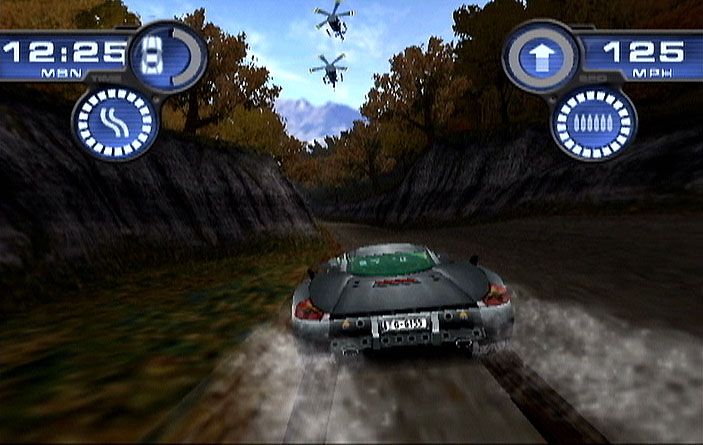Activate the oil slick gadget icon
The width and height of the screenshot is (703, 445).
tap(116, 123)
